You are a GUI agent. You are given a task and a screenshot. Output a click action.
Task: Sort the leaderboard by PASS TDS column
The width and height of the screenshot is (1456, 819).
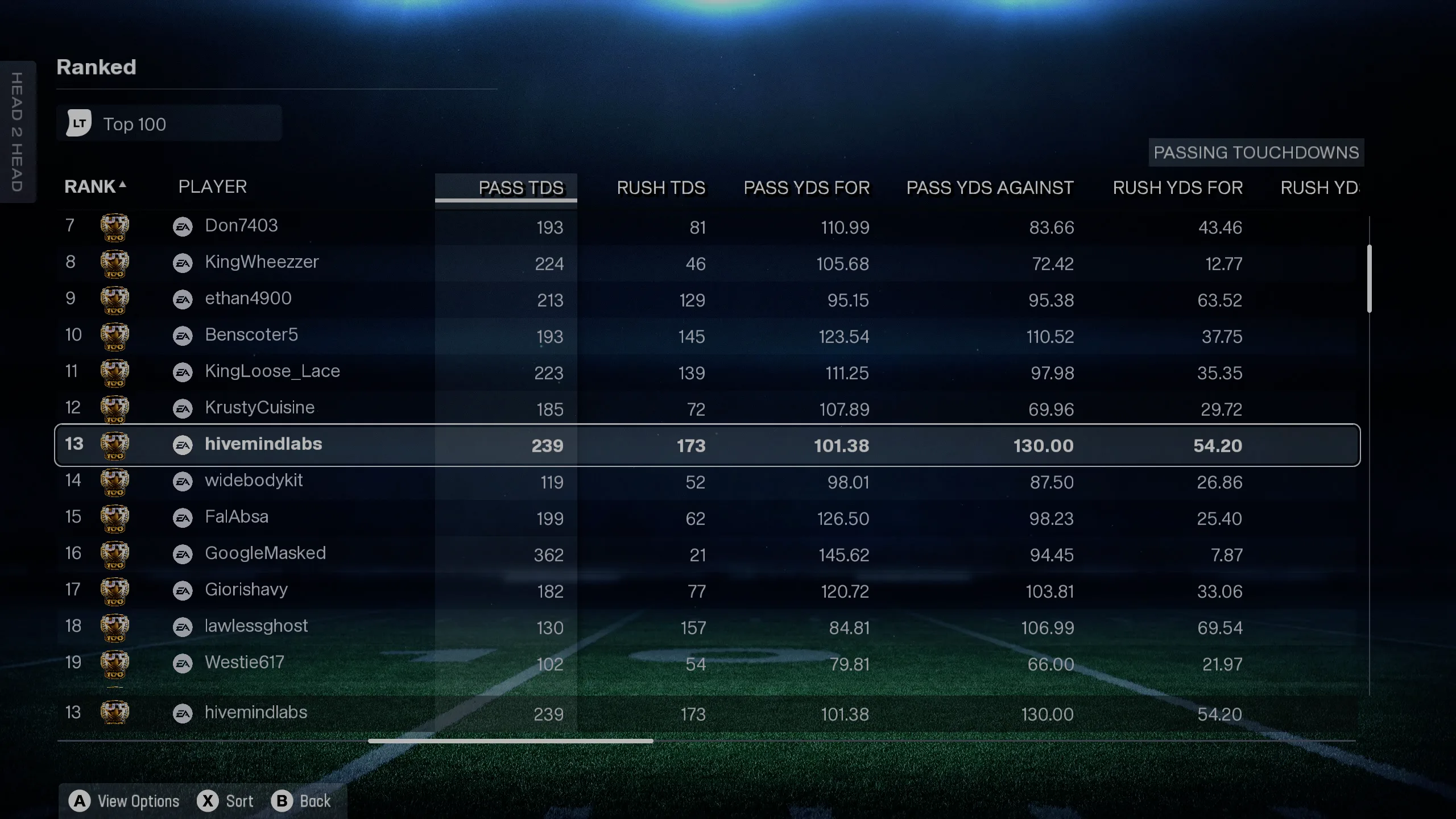(x=521, y=188)
